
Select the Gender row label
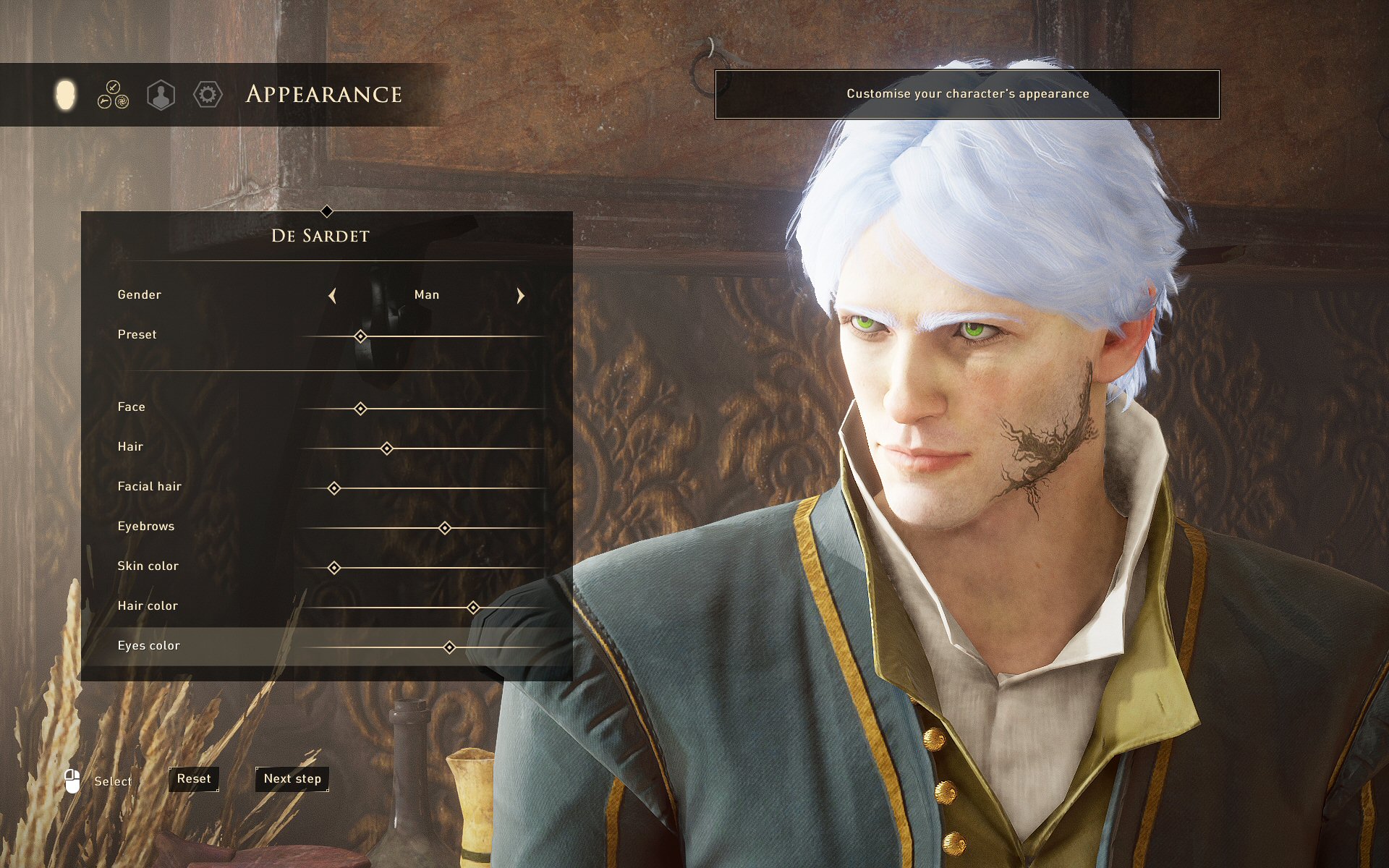tap(140, 295)
